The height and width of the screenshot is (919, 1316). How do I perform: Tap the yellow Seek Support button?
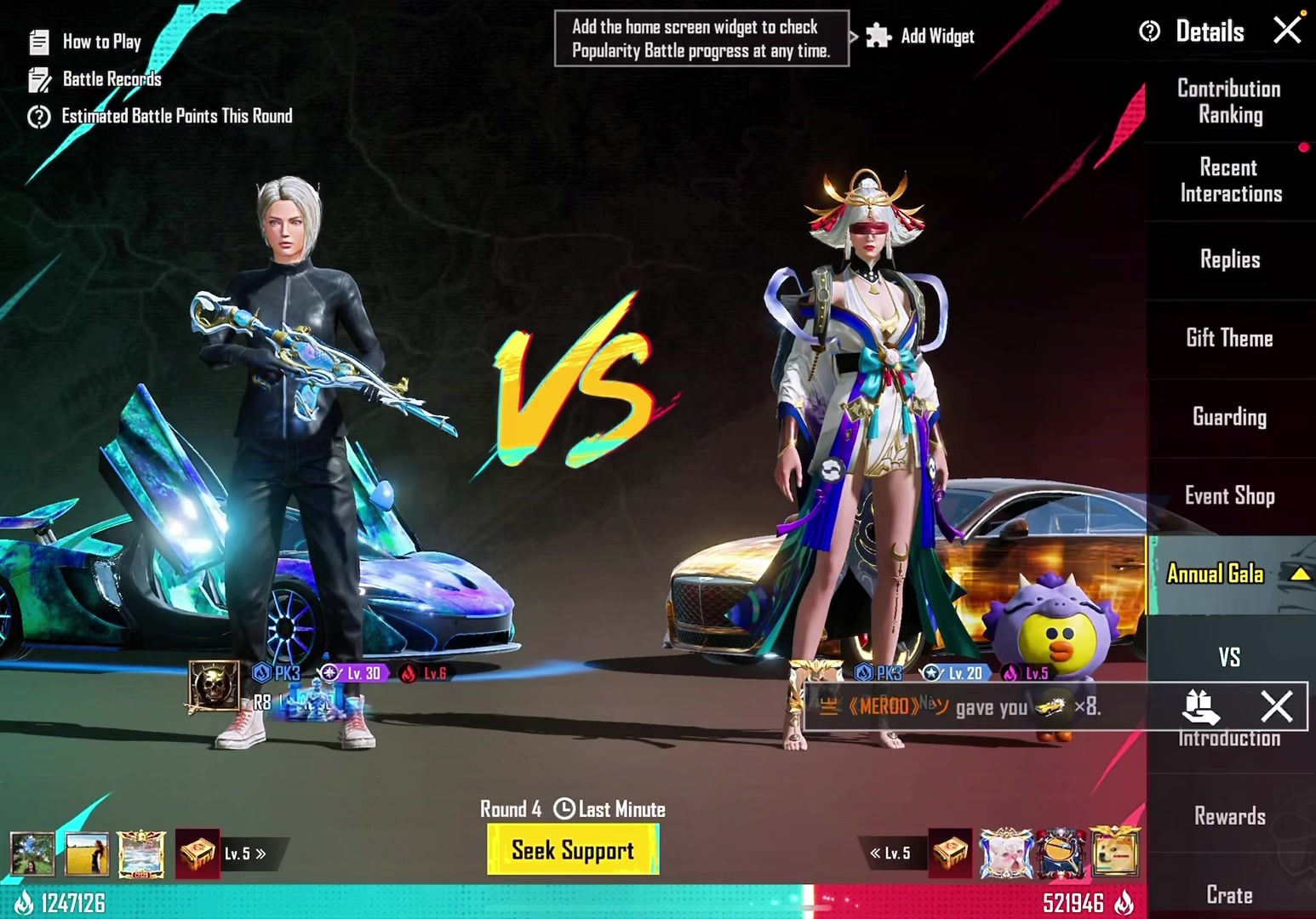[573, 850]
